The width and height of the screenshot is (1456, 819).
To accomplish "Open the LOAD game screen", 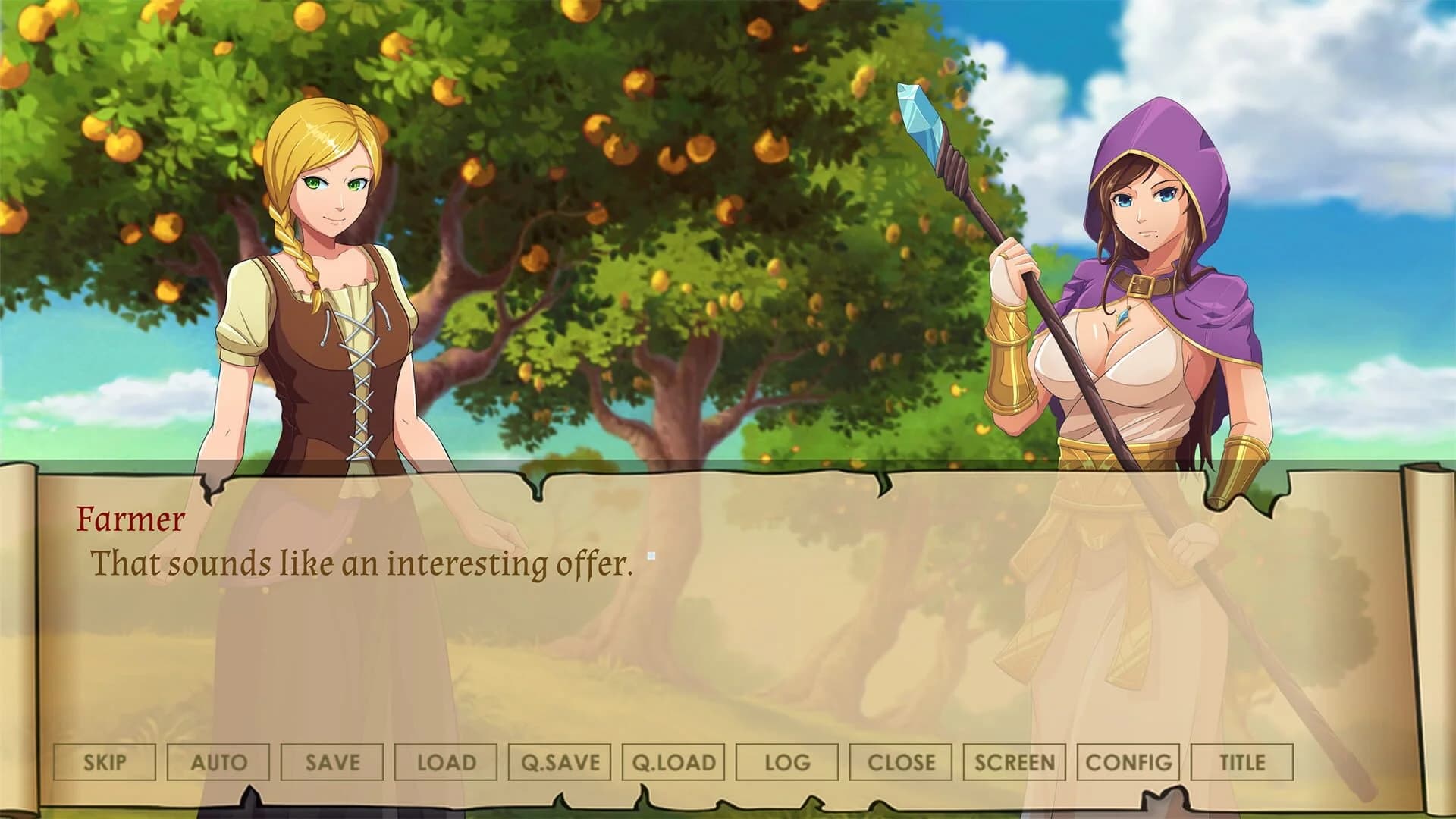I will 445,763.
